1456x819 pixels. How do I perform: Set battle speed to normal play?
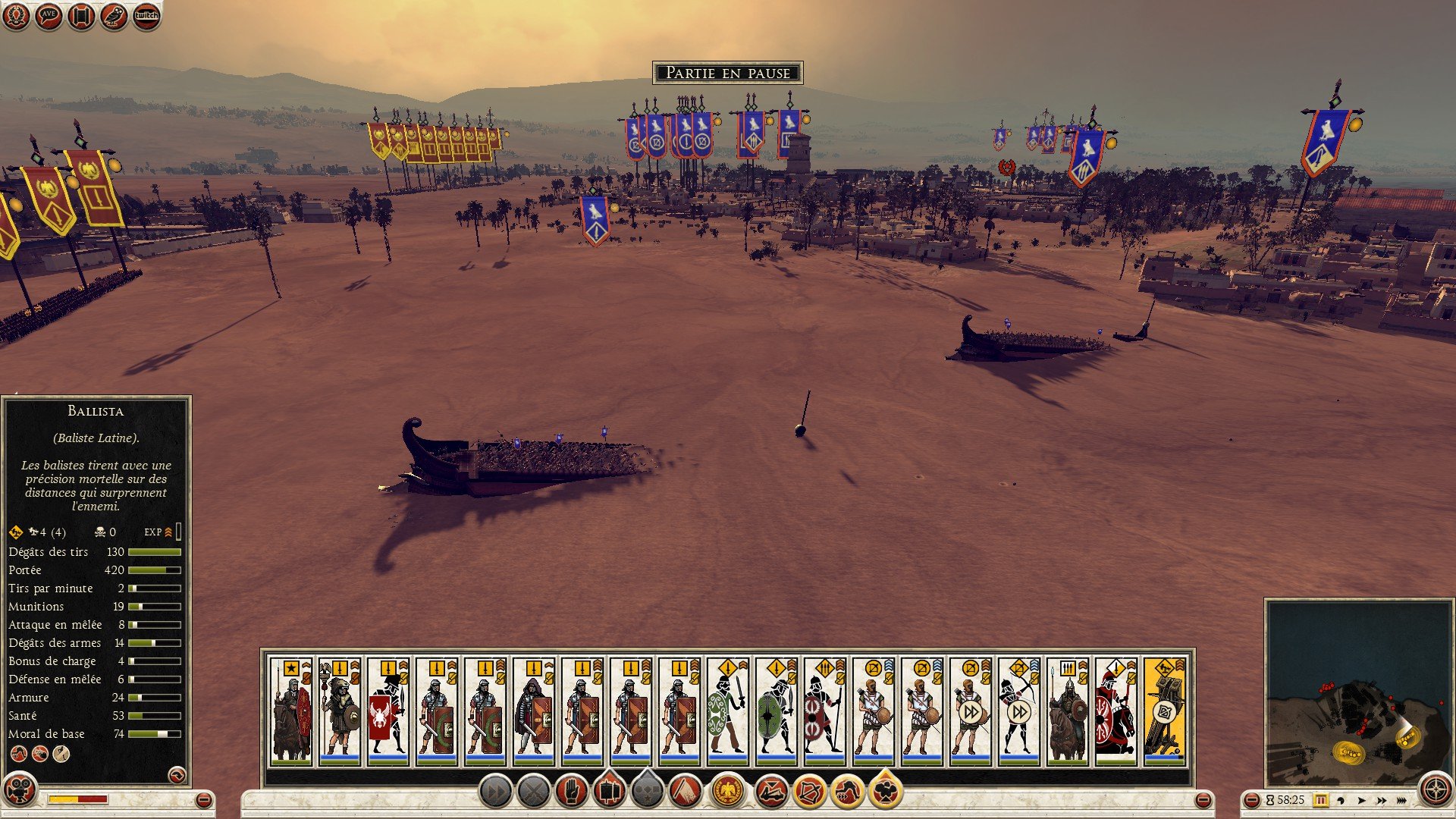click(1361, 800)
